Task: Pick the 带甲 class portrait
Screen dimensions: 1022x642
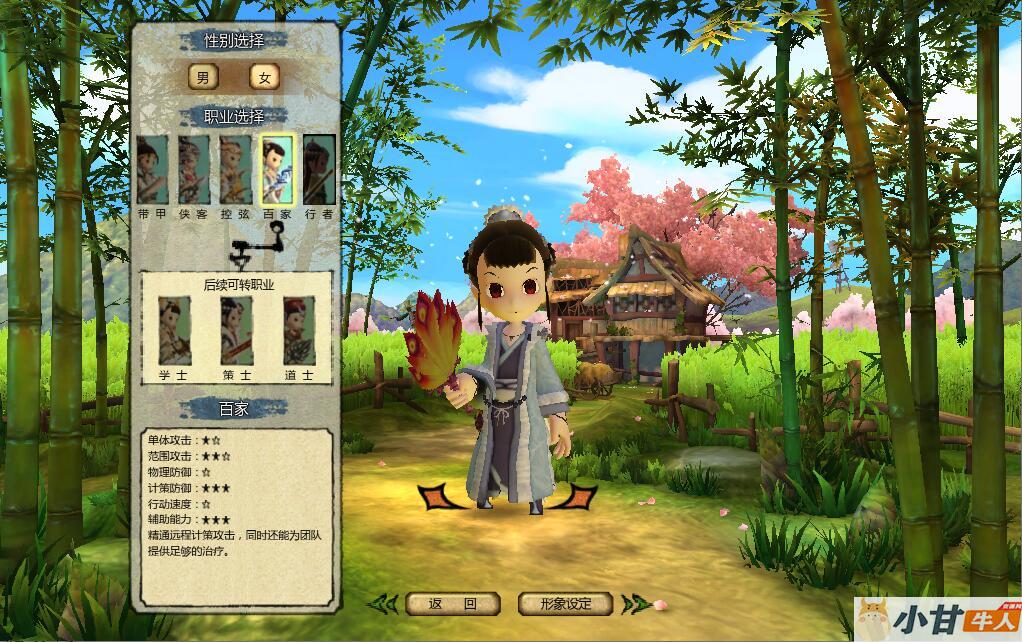Action: pos(152,169)
